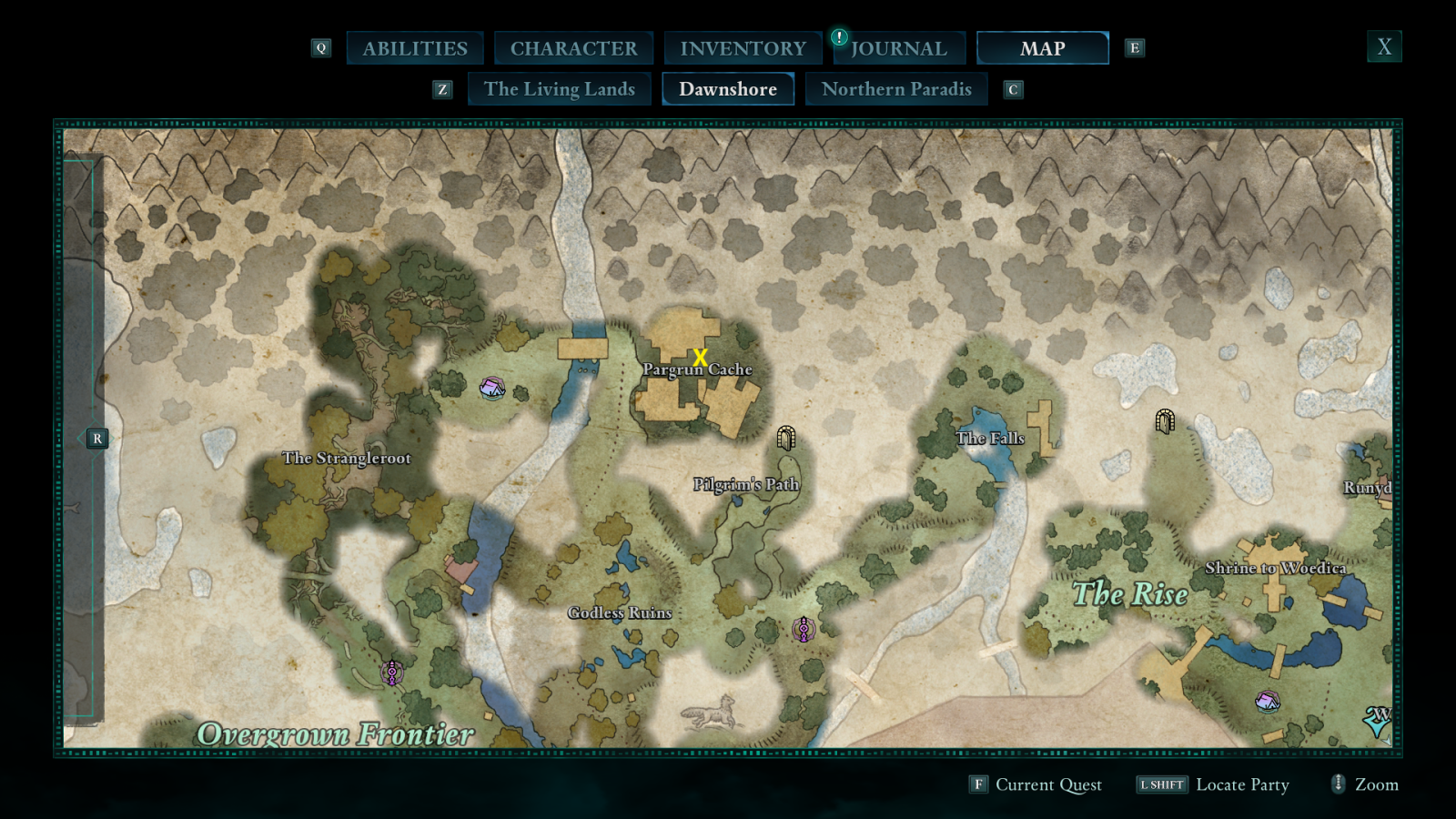Select the party camp tent icon near Strangleroot

[492, 389]
